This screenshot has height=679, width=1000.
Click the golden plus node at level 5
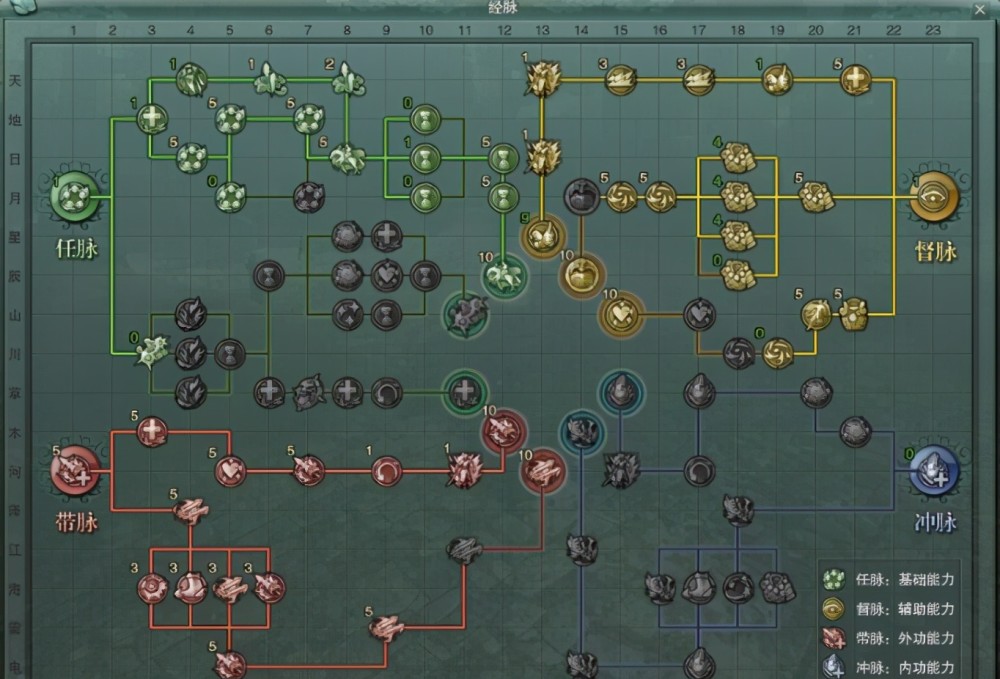click(855, 79)
